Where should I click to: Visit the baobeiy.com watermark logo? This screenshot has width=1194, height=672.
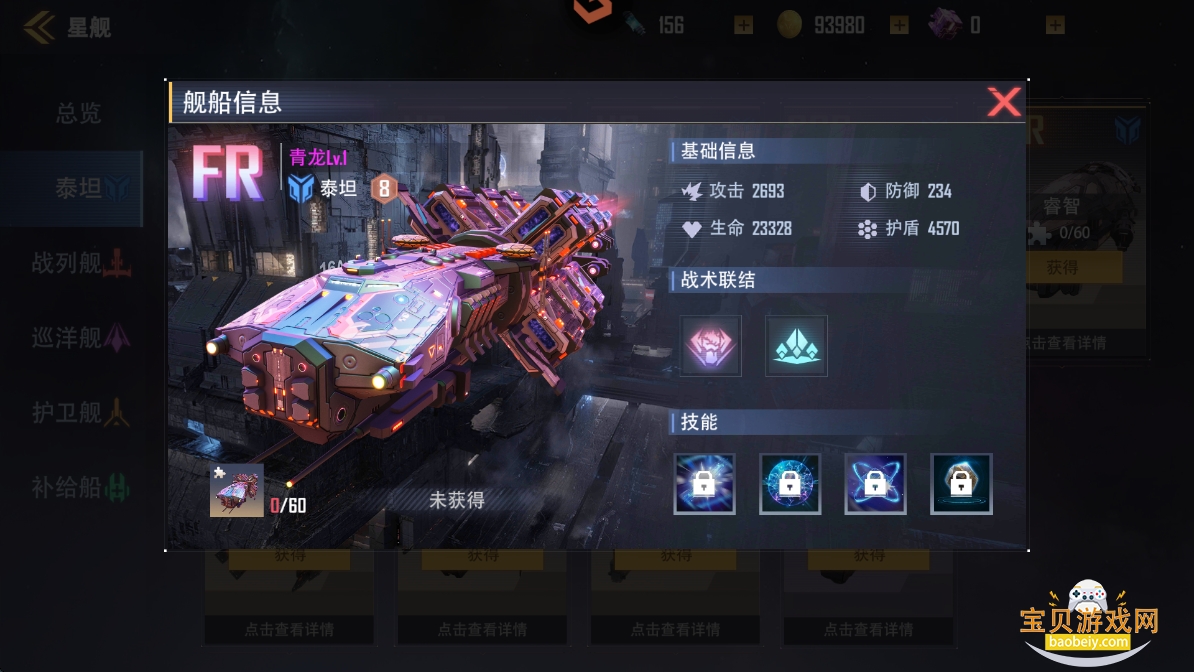click(x=1088, y=621)
